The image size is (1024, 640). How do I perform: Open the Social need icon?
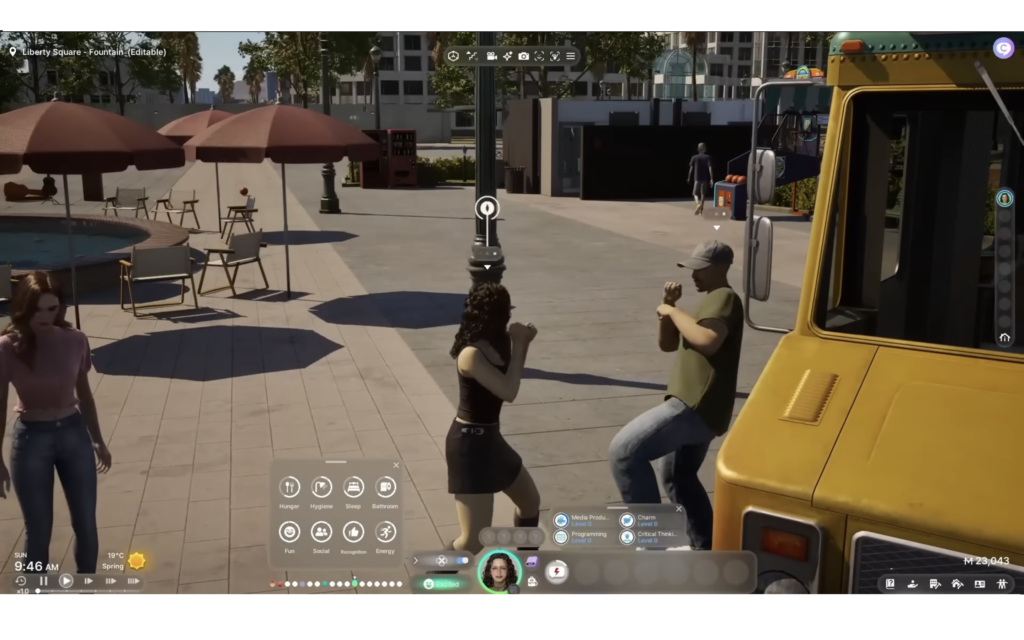pyautogui.click(x=321, y=532)
